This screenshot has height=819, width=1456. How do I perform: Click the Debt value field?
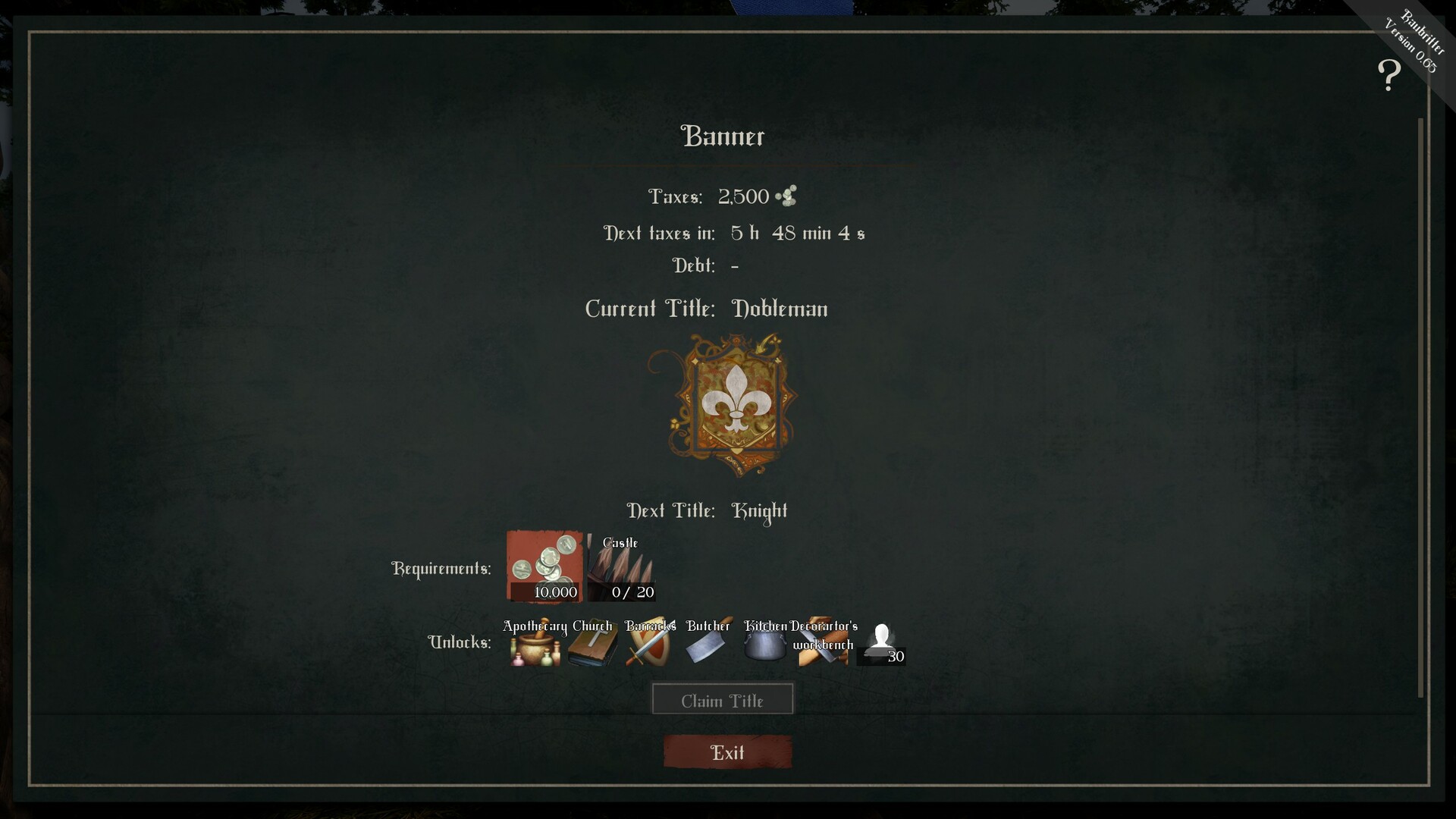click(736, 265)
